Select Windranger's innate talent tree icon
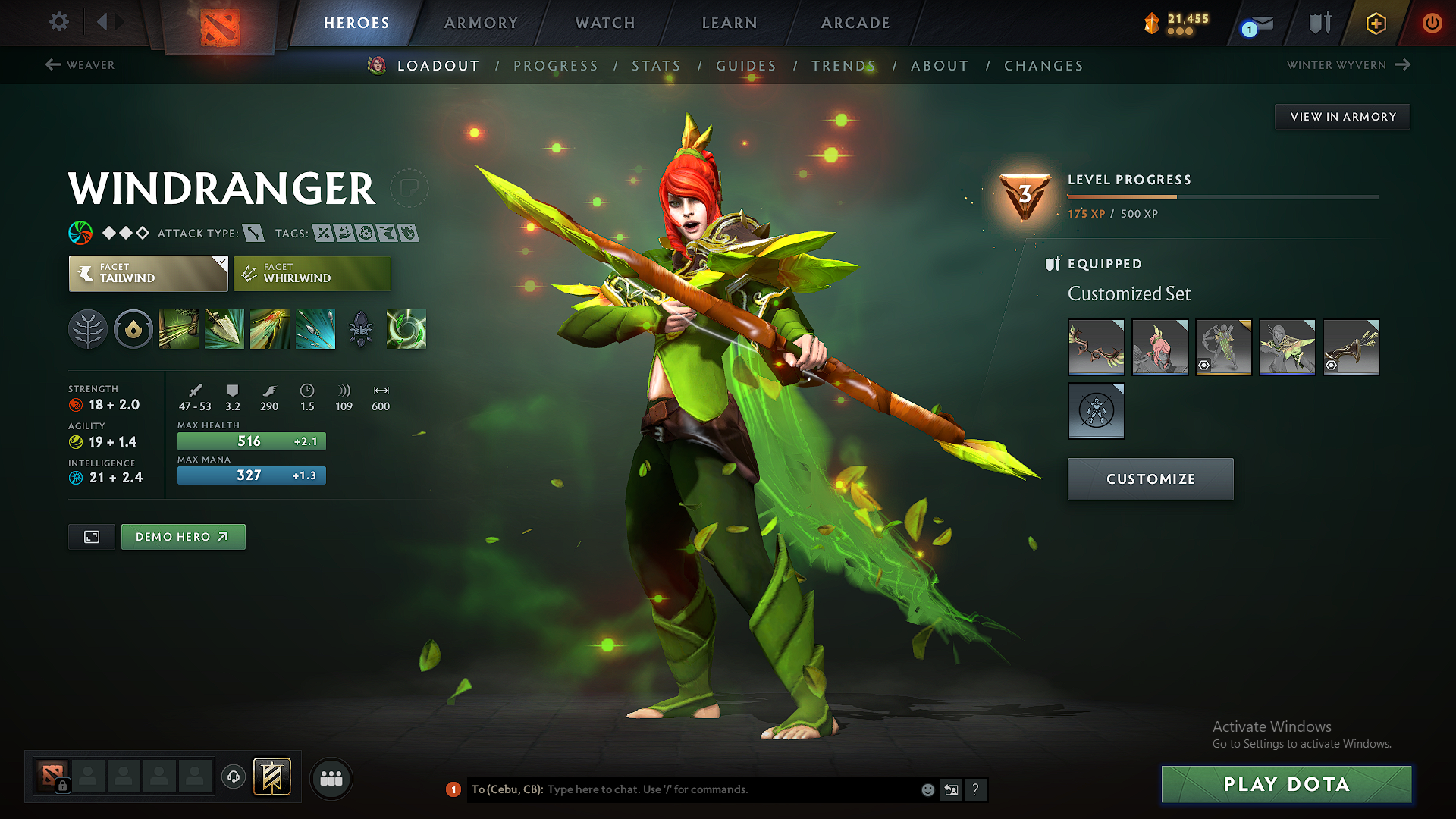 [88, 329]
